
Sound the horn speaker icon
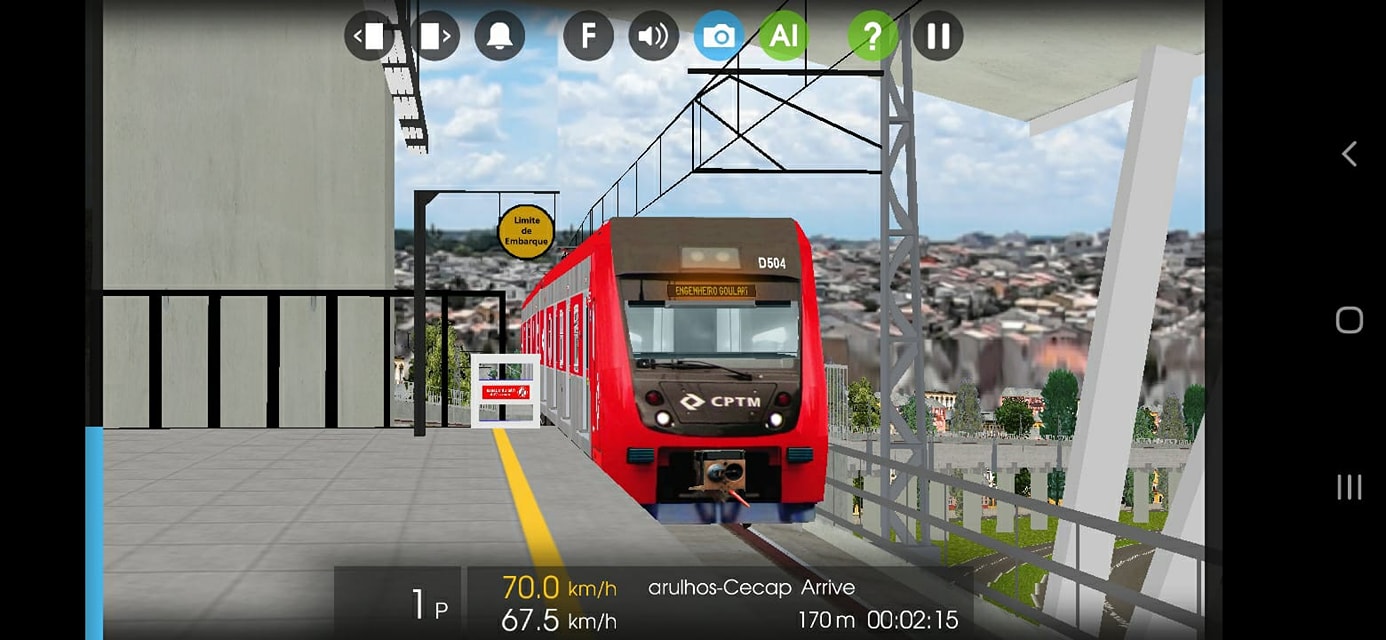click(653, 36)
